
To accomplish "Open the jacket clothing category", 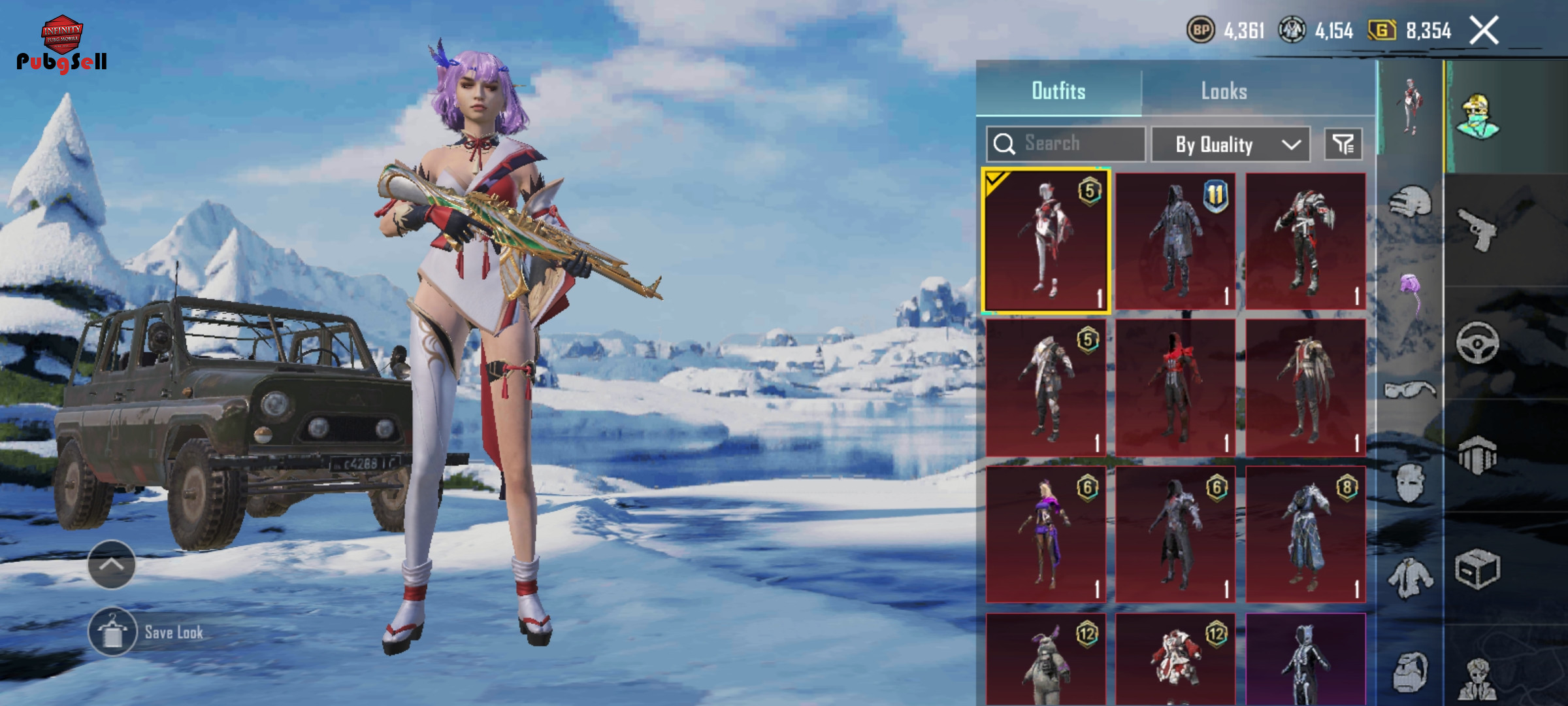I will pyautogui.click(x=1411, y=578).
